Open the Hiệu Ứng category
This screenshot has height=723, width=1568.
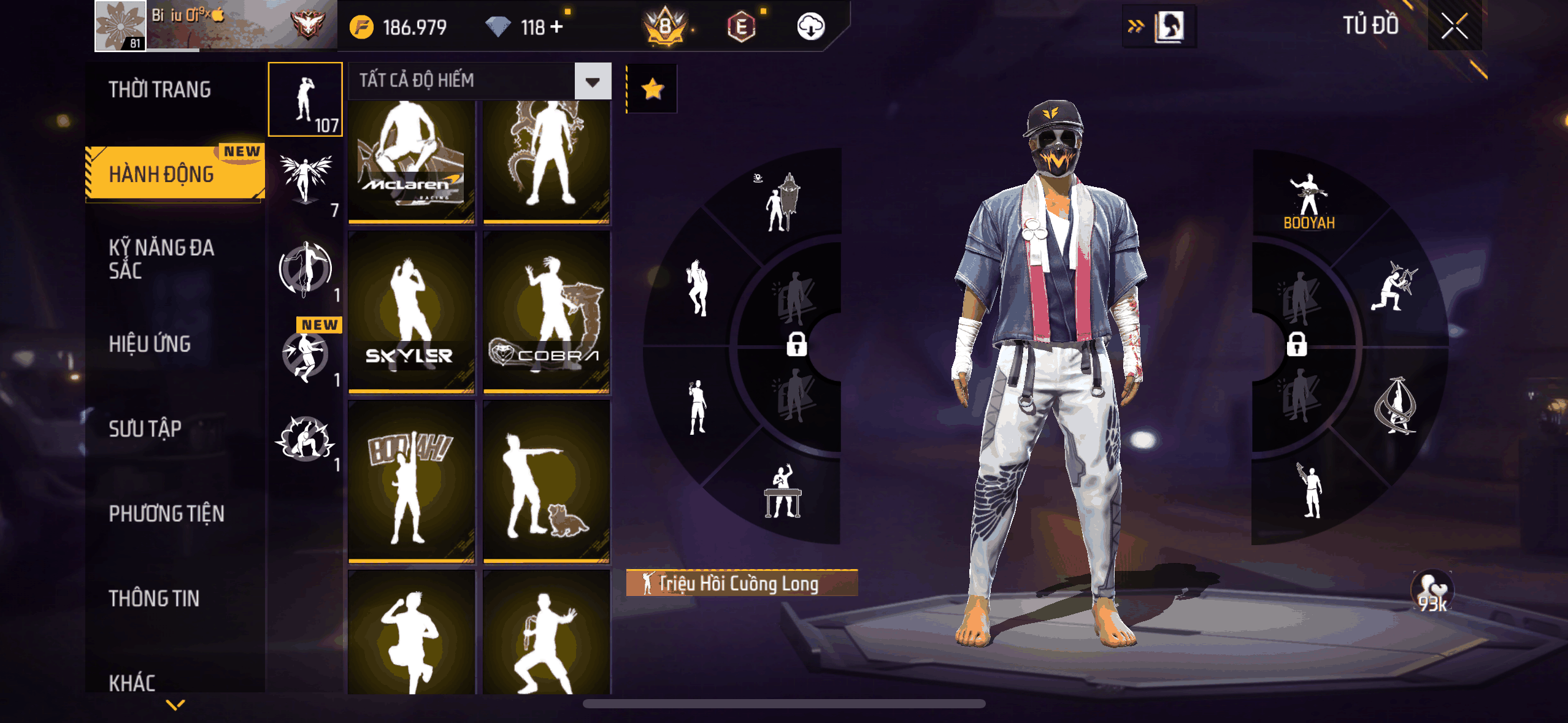[x=150, y=344]
